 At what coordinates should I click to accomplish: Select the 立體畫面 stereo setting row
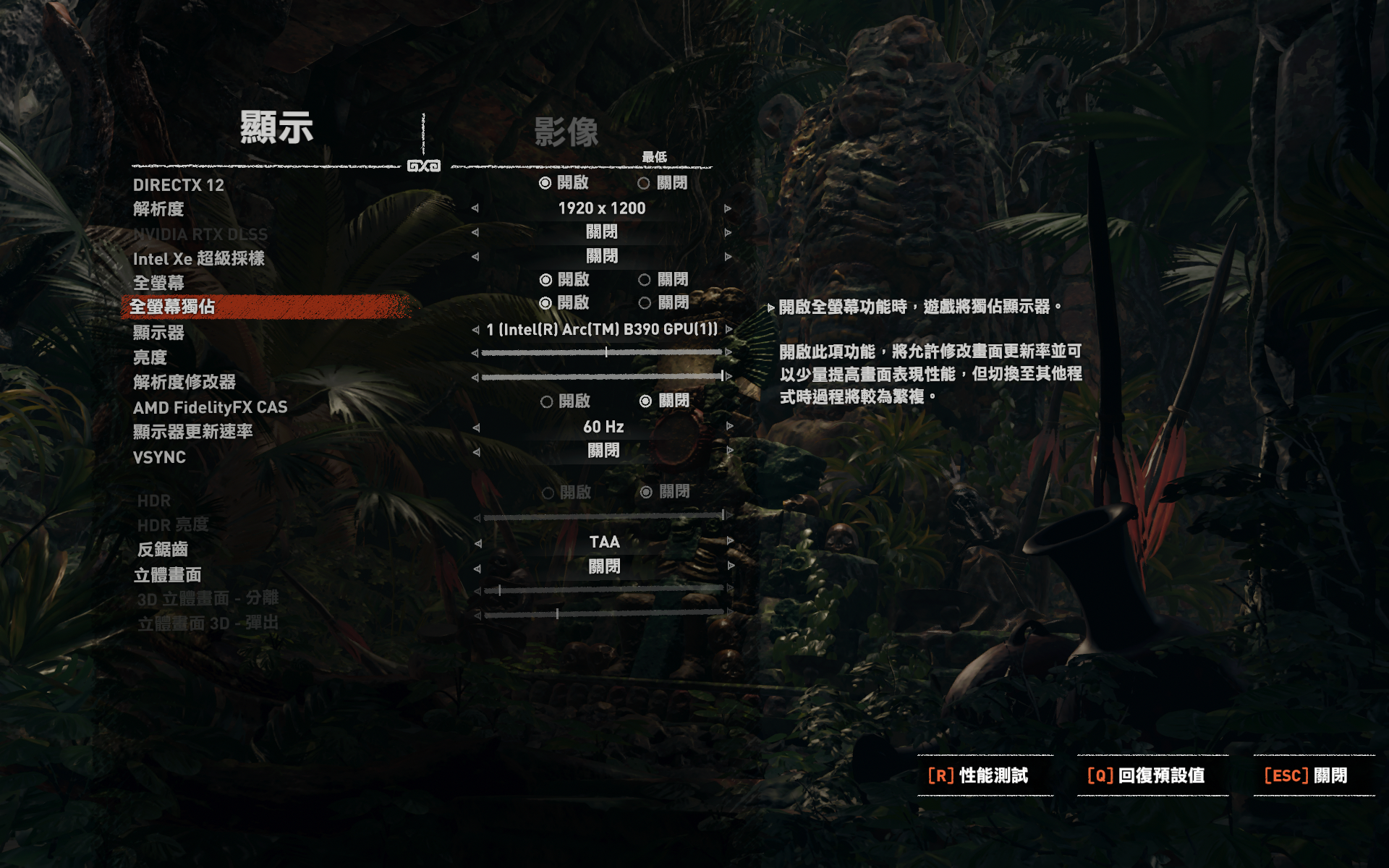[x=168, y=575]
